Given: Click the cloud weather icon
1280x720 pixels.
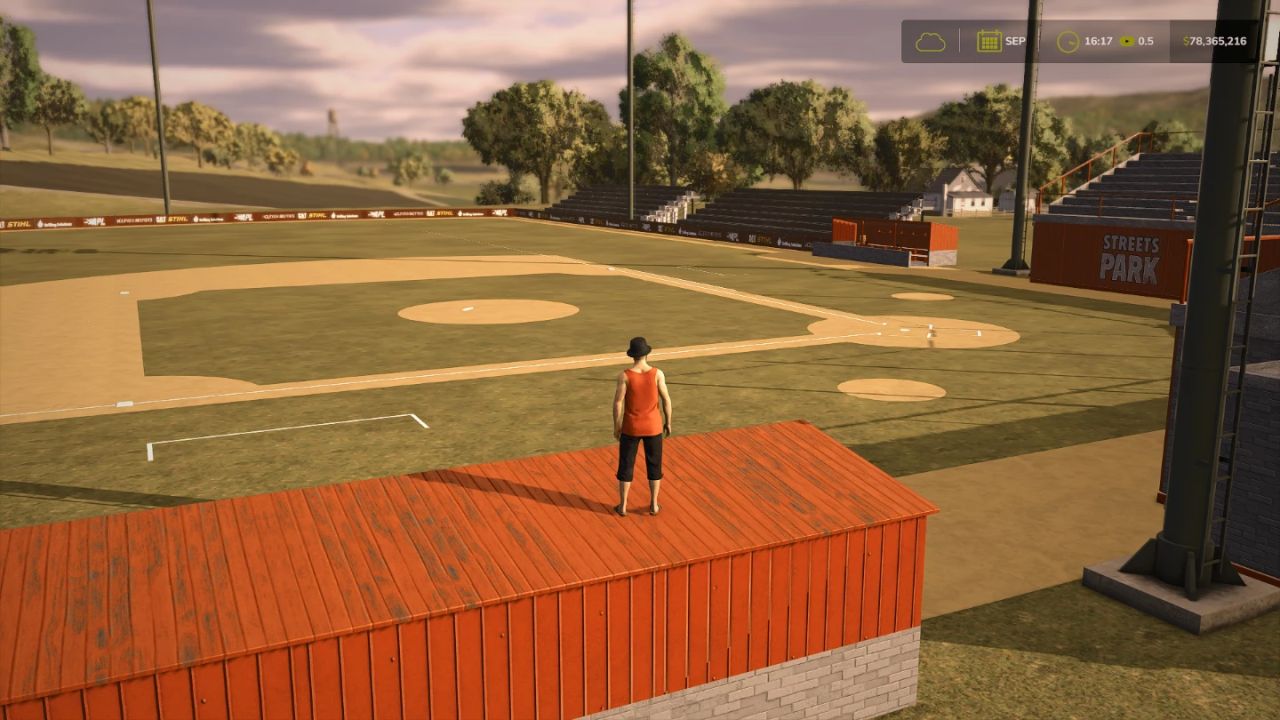Looking at the screenshot, I should 930,42.
